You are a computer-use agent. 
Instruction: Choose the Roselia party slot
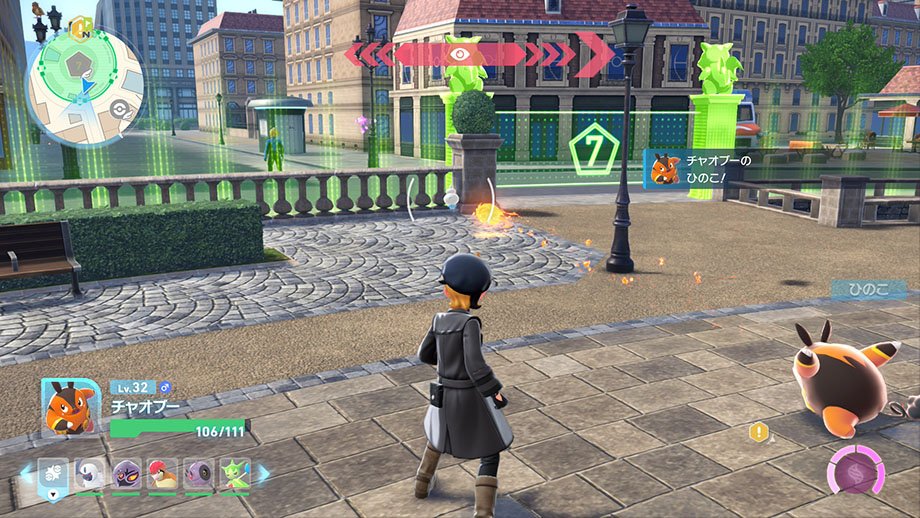click(234, 473)
